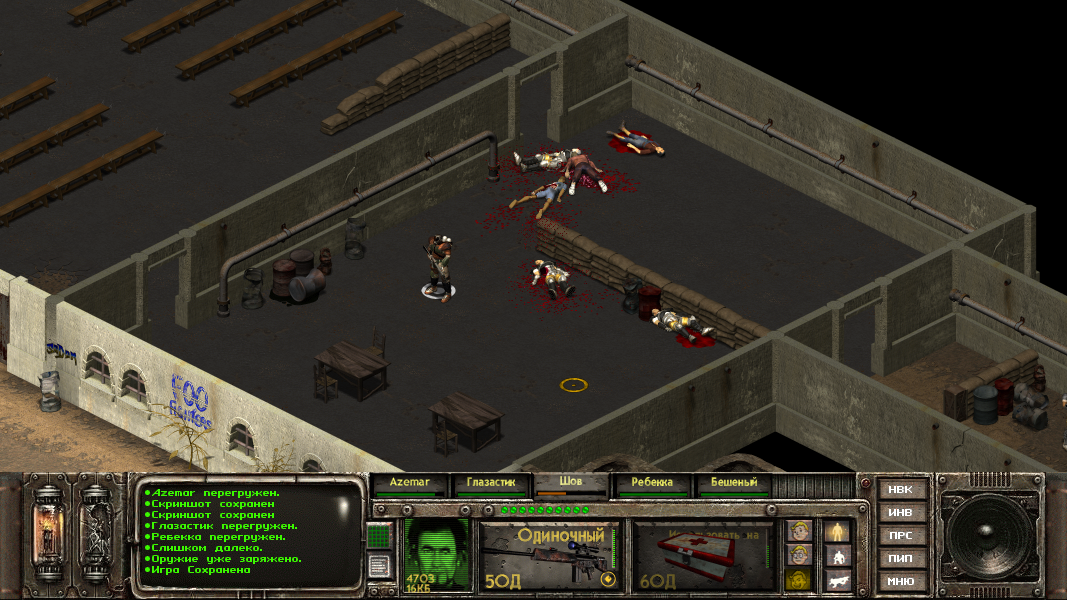Open the ПРС character screen

pos(900,536)
